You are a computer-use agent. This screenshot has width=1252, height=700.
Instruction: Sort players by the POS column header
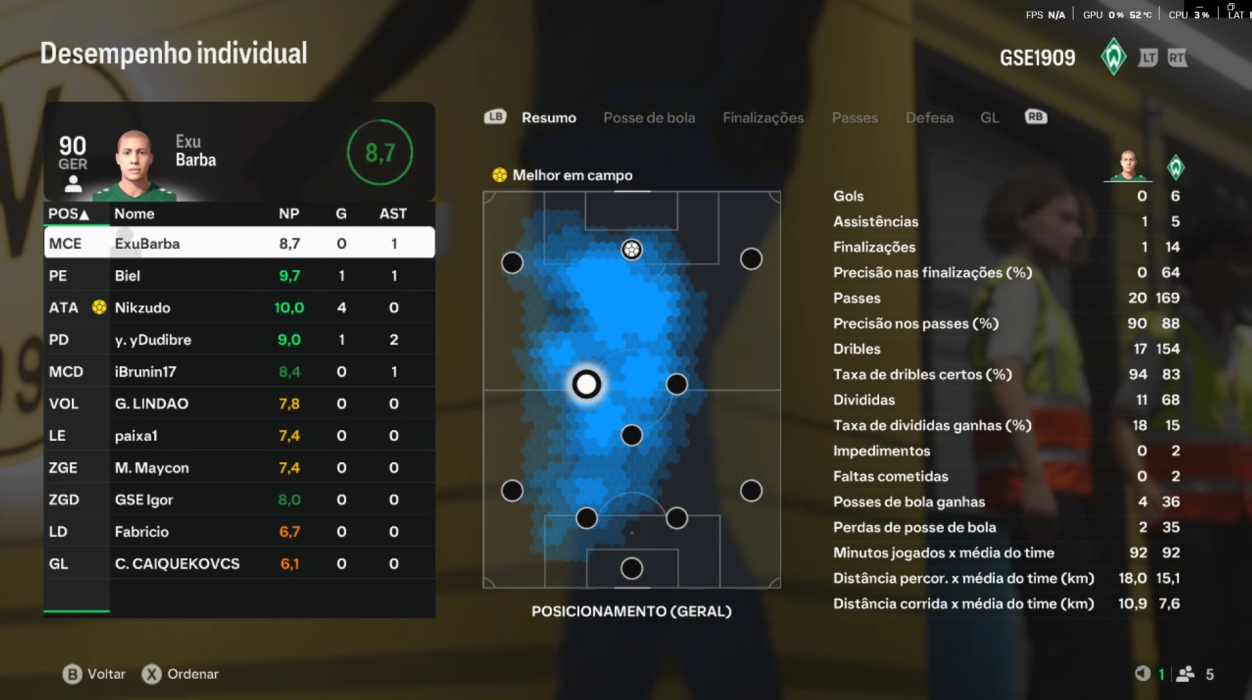pyautogui.click(x=68, y=214)
